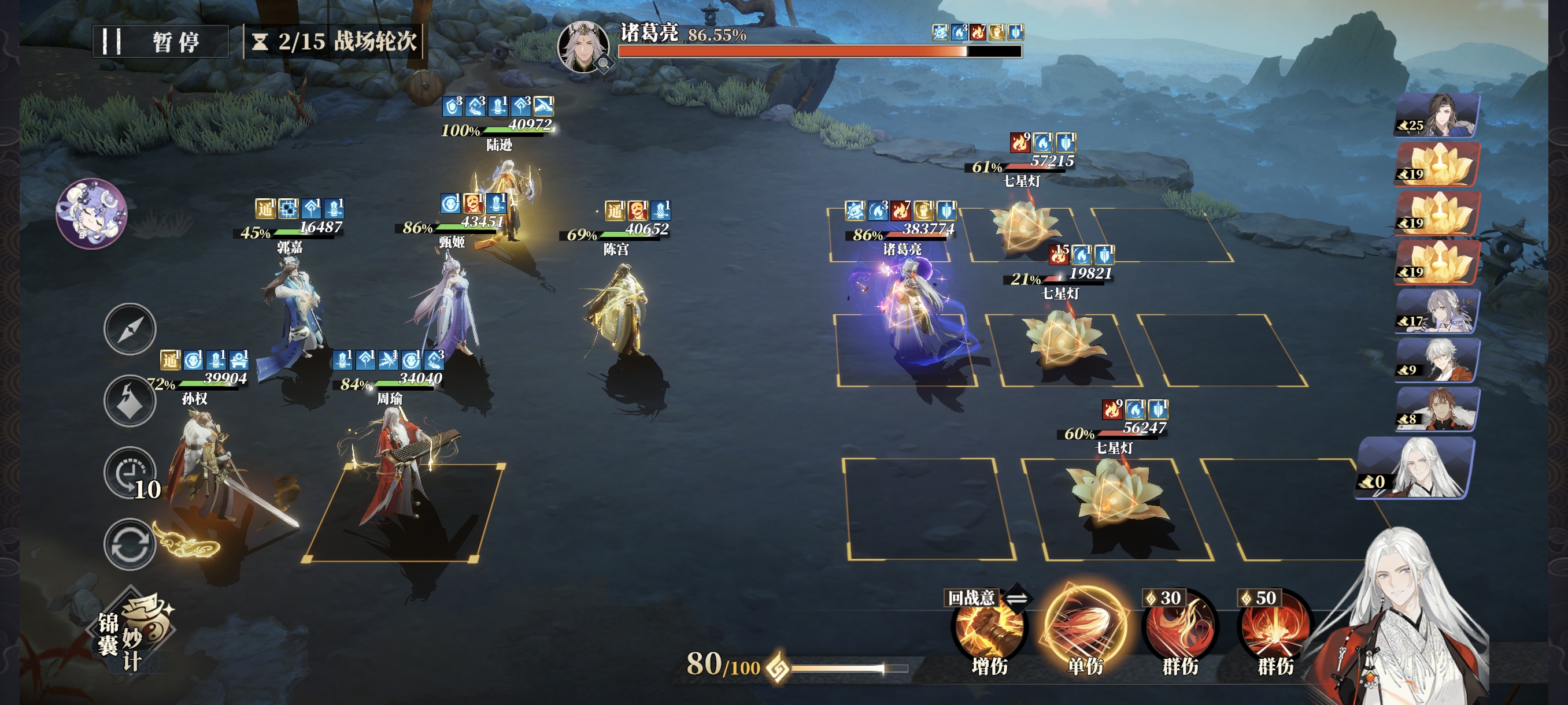Toggle the clock button marked 10
The height and width of the screenshot is (705, 1568).
(x=130, y=472)
